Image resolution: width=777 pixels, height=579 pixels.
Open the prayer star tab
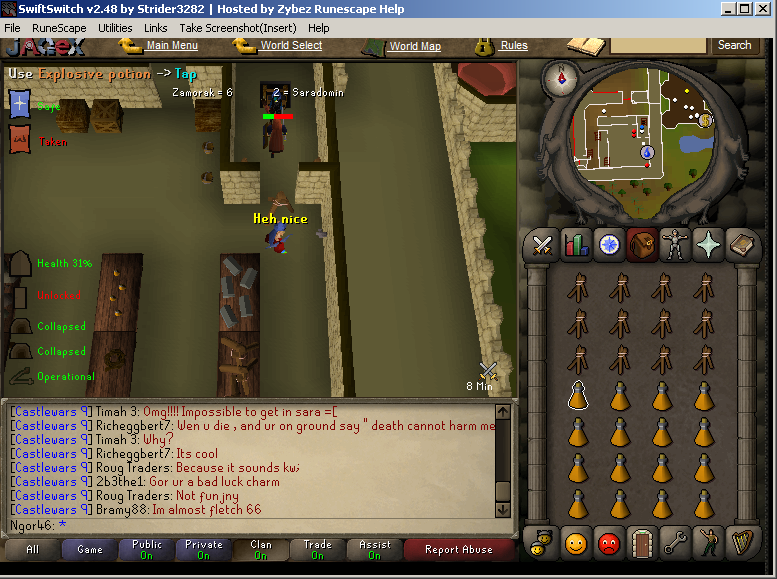[x=707, y=244]
